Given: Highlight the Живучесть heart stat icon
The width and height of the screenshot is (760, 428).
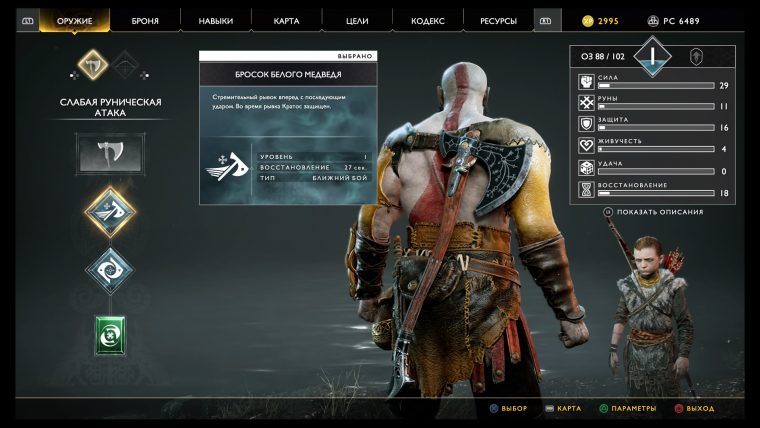Looking at the screenshot, I should [x=587, y=146].
